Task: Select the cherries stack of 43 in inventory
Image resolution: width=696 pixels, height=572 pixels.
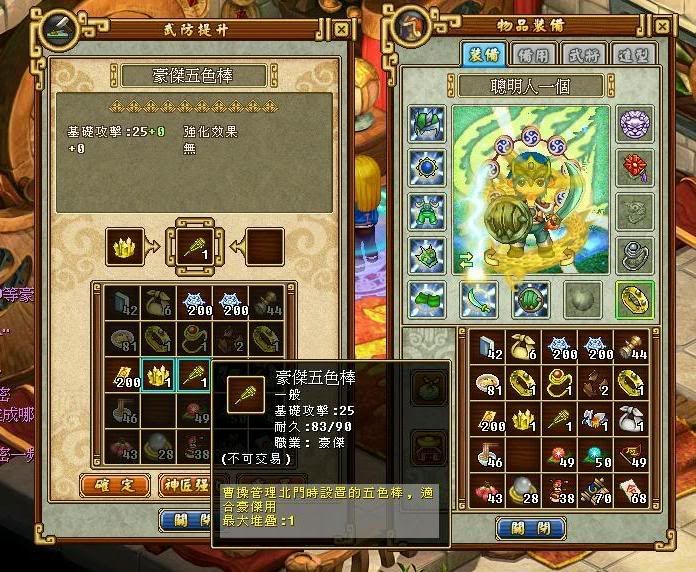Action: [x=491, y=491]
